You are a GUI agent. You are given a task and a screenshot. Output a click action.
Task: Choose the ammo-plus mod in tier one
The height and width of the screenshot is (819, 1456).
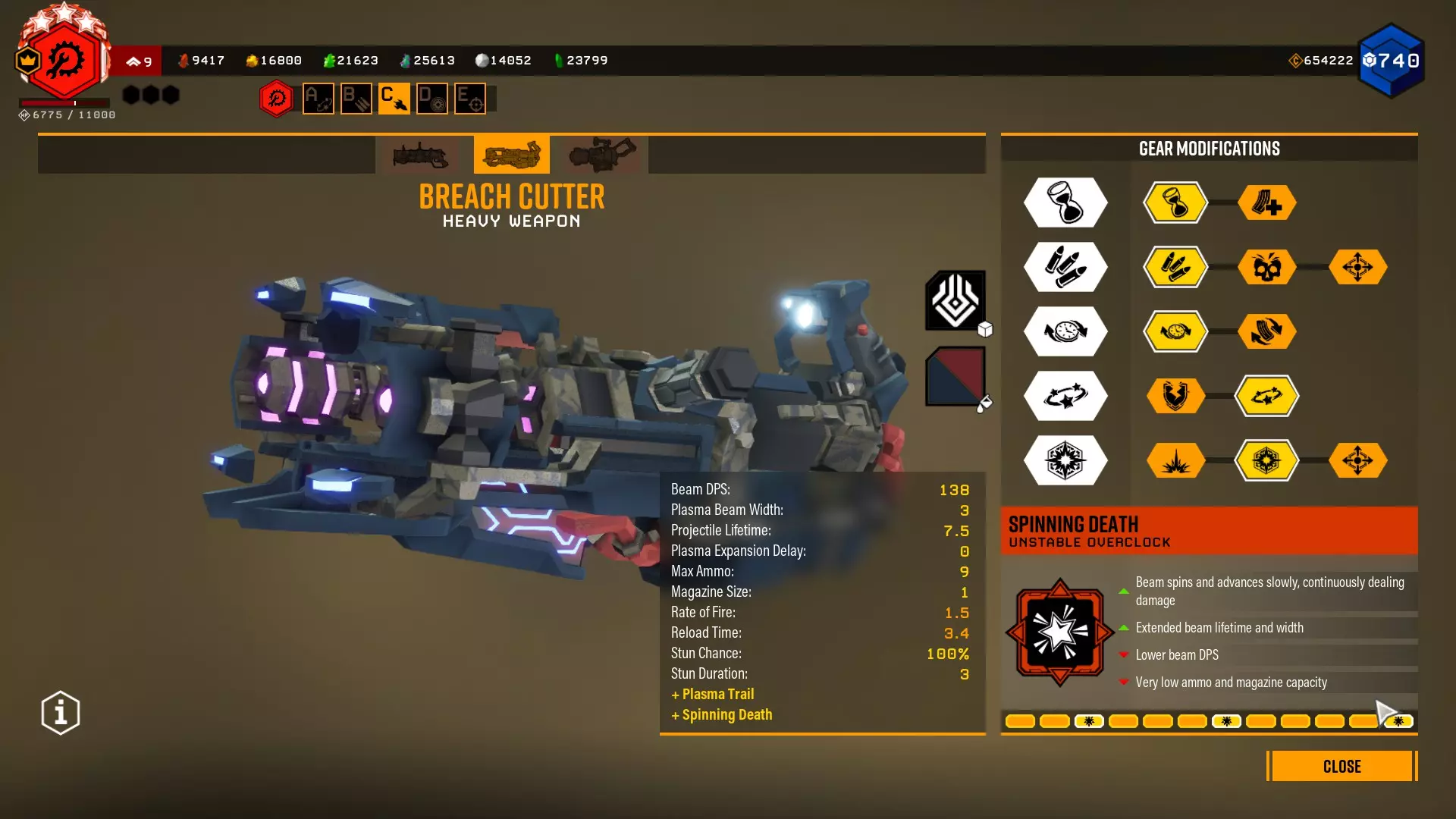[1266, 202]
